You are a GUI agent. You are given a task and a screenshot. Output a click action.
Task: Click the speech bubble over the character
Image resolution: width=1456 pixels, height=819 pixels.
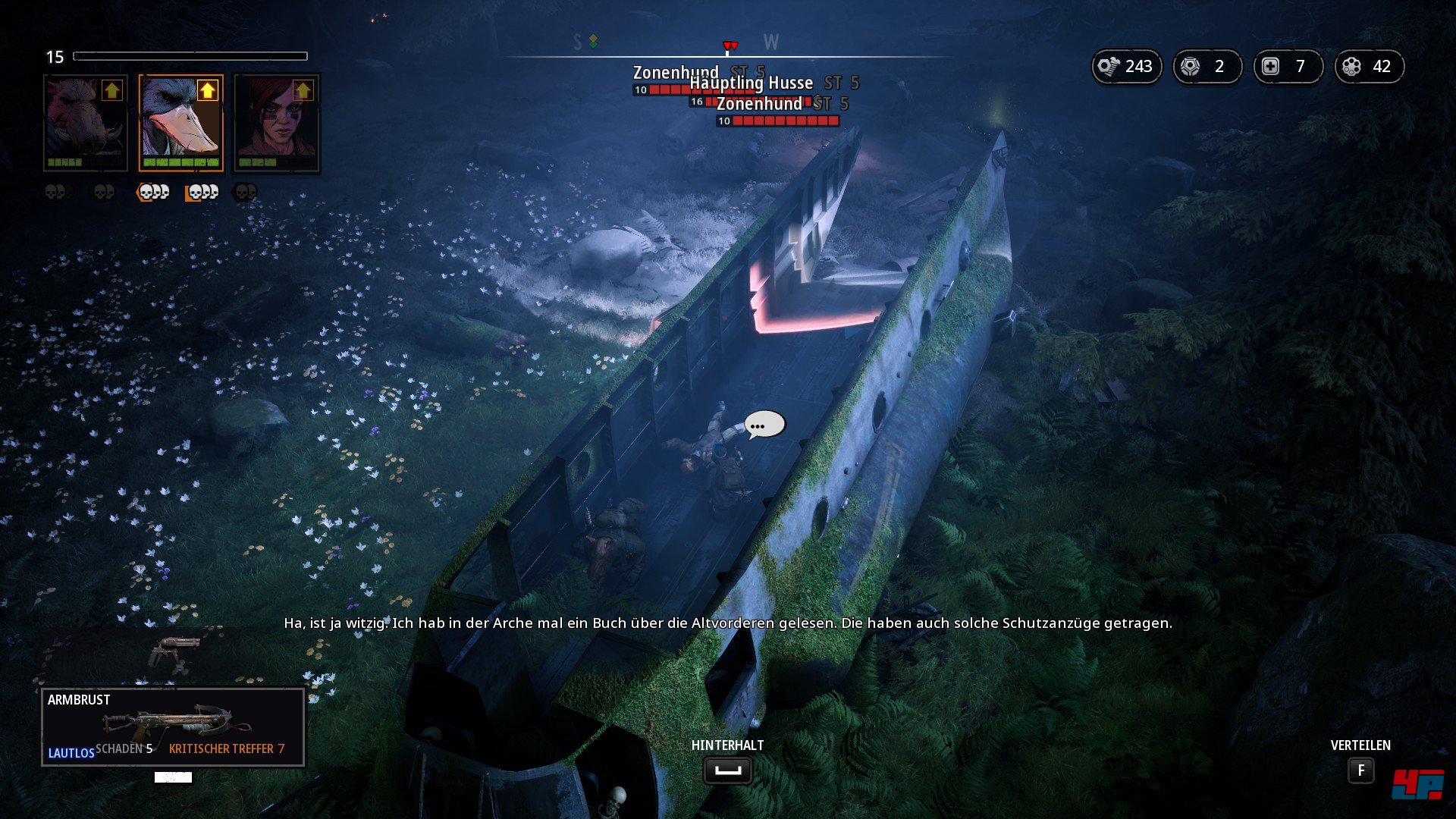764,425
